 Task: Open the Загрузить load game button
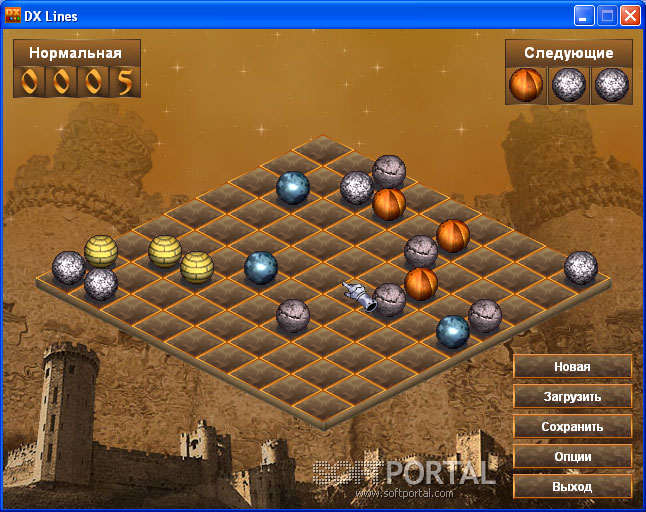tap(572, 397)
